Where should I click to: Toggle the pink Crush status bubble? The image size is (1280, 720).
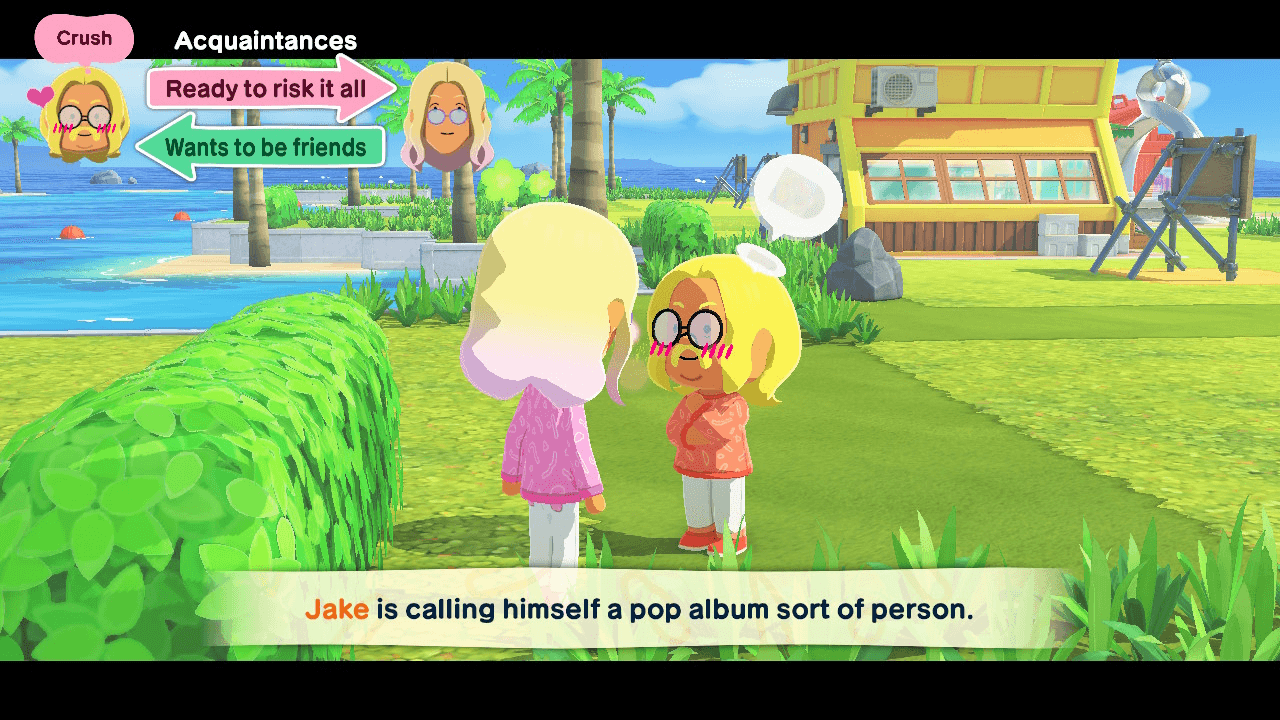tap(84, 37)
